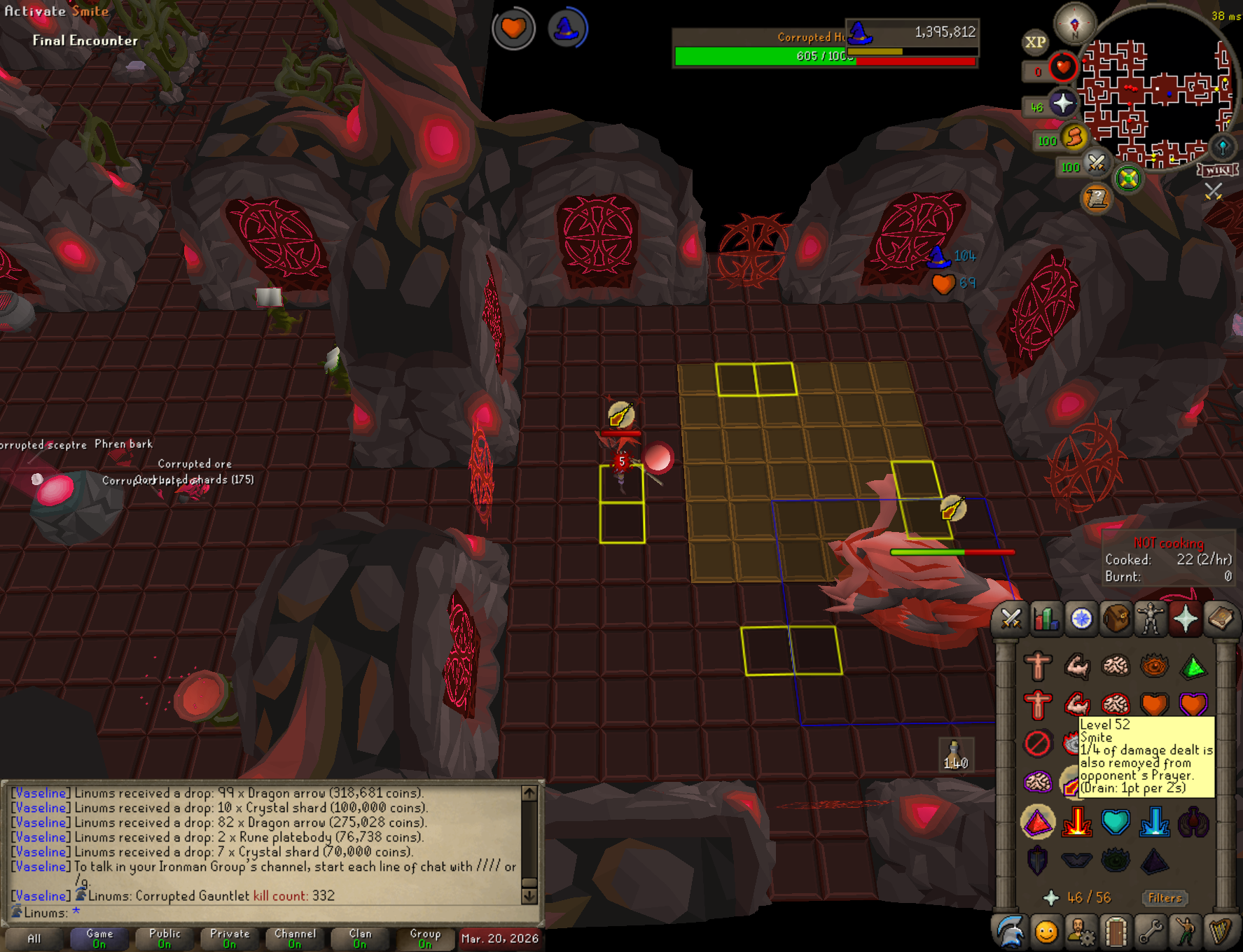
Task: Open the Settings wrench tab
Action: [x=1151, y=932]
